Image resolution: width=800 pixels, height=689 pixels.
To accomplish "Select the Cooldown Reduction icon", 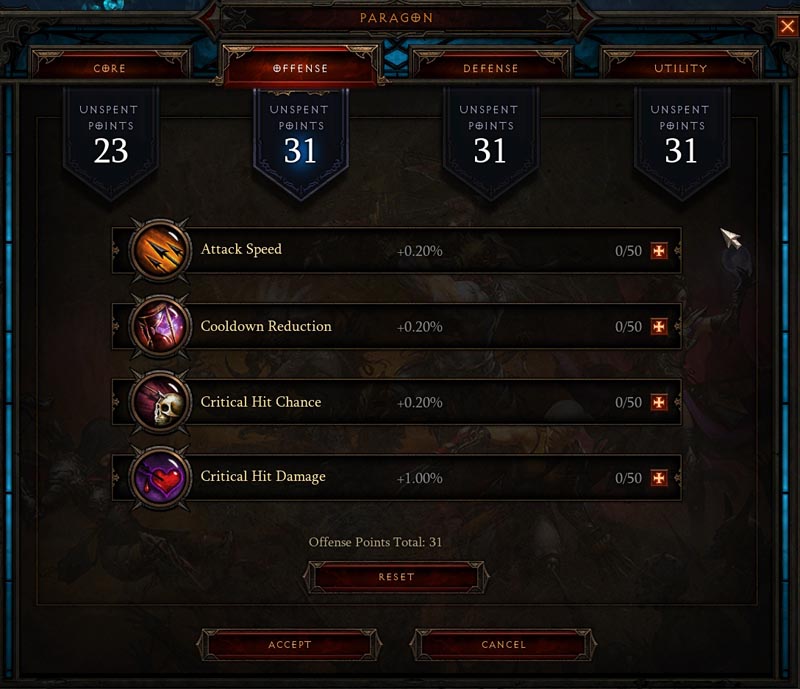I will [x=160, y=326].
